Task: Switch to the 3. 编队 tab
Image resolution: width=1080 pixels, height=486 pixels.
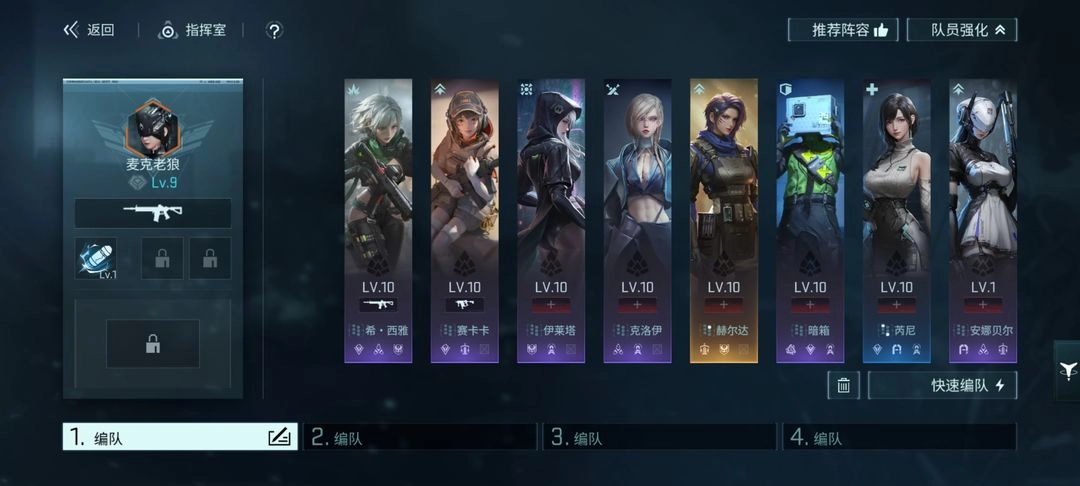Action: [659, 437]
